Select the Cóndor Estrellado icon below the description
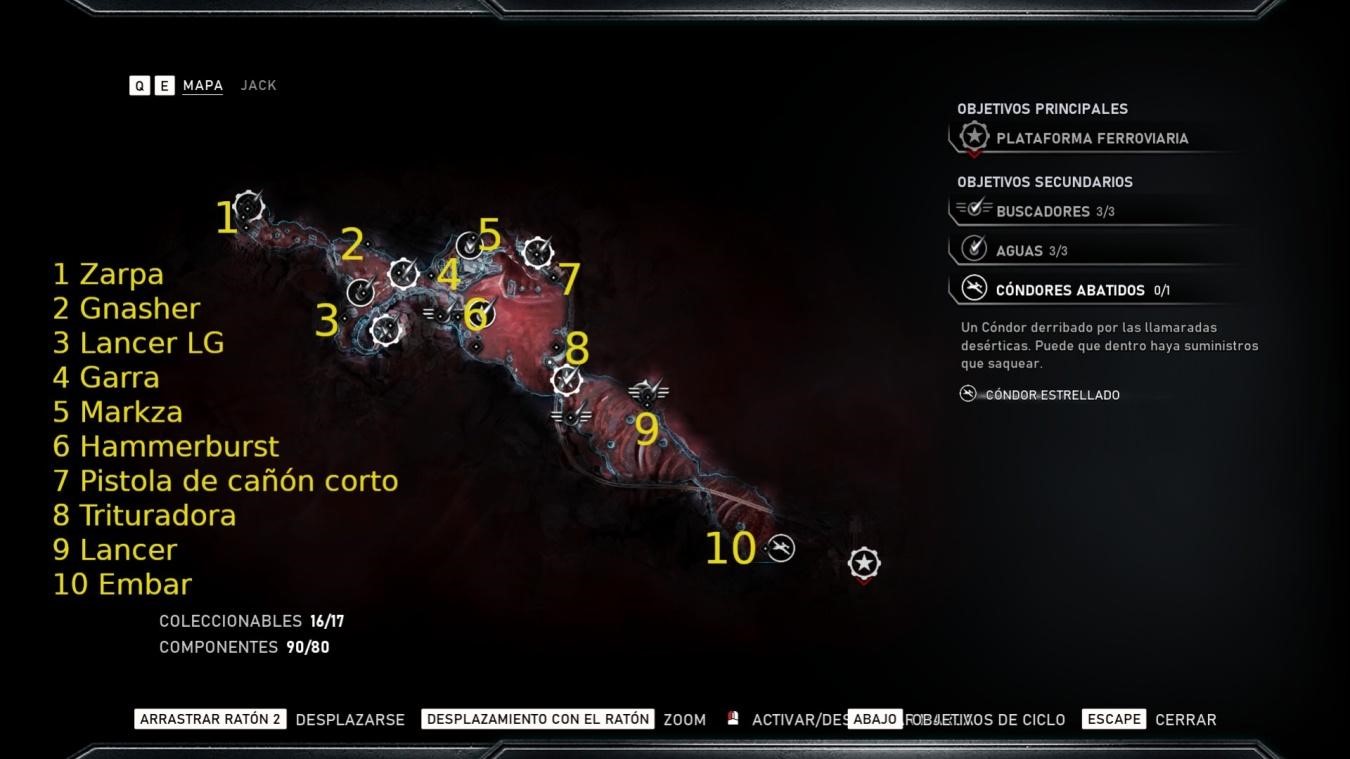Screen dimensions: 1350x759 coord(967,394)
